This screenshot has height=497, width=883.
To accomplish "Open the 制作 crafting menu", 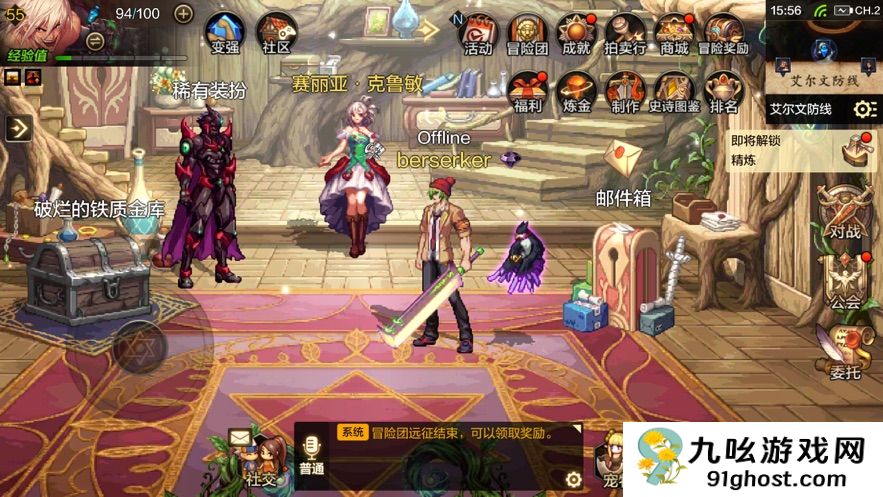I will [625, 91].
